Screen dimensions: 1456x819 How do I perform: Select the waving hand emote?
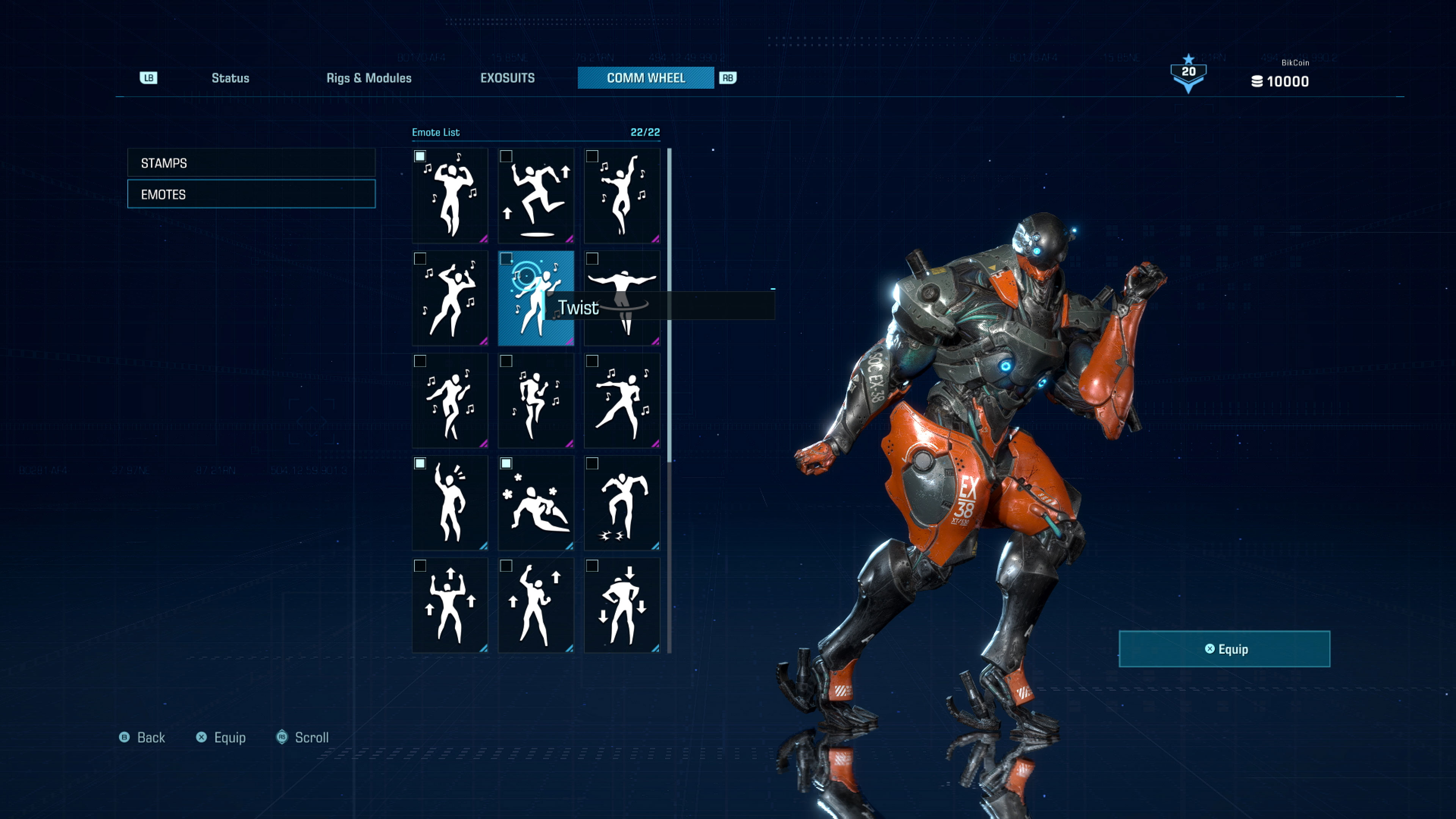coord(450,503)
